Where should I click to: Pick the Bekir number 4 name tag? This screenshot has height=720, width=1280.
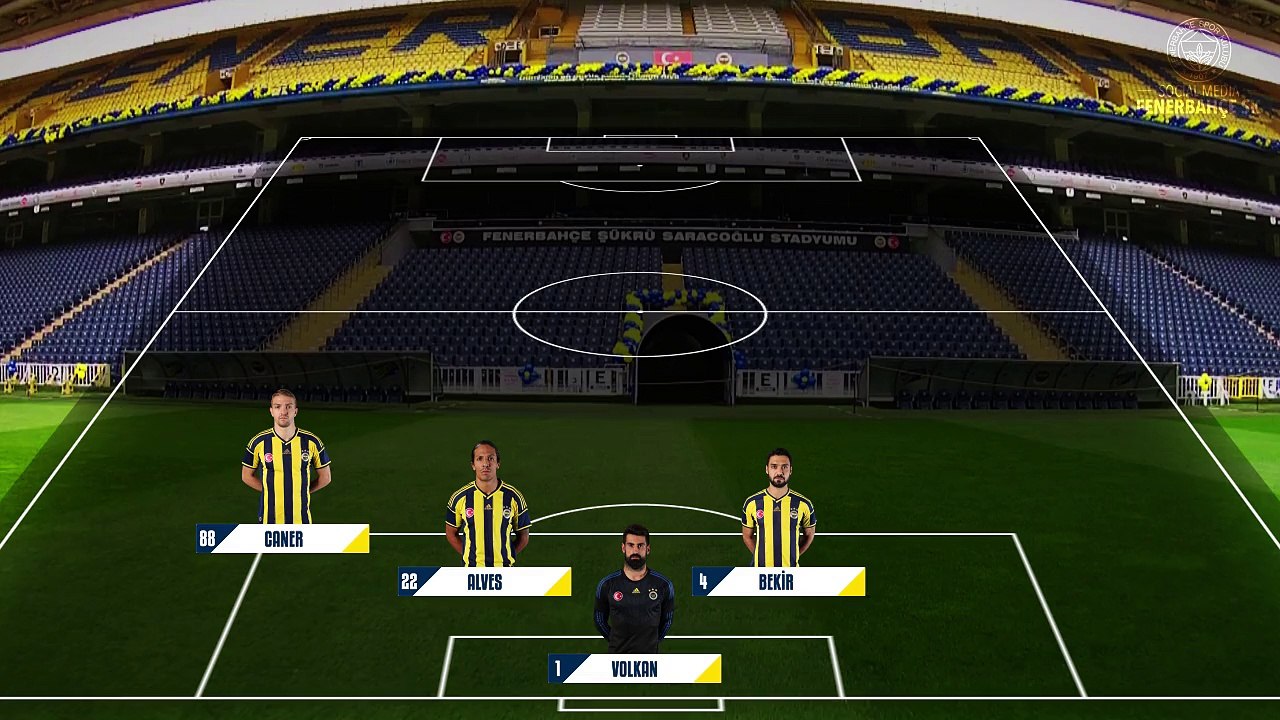[x=778, y=582]
